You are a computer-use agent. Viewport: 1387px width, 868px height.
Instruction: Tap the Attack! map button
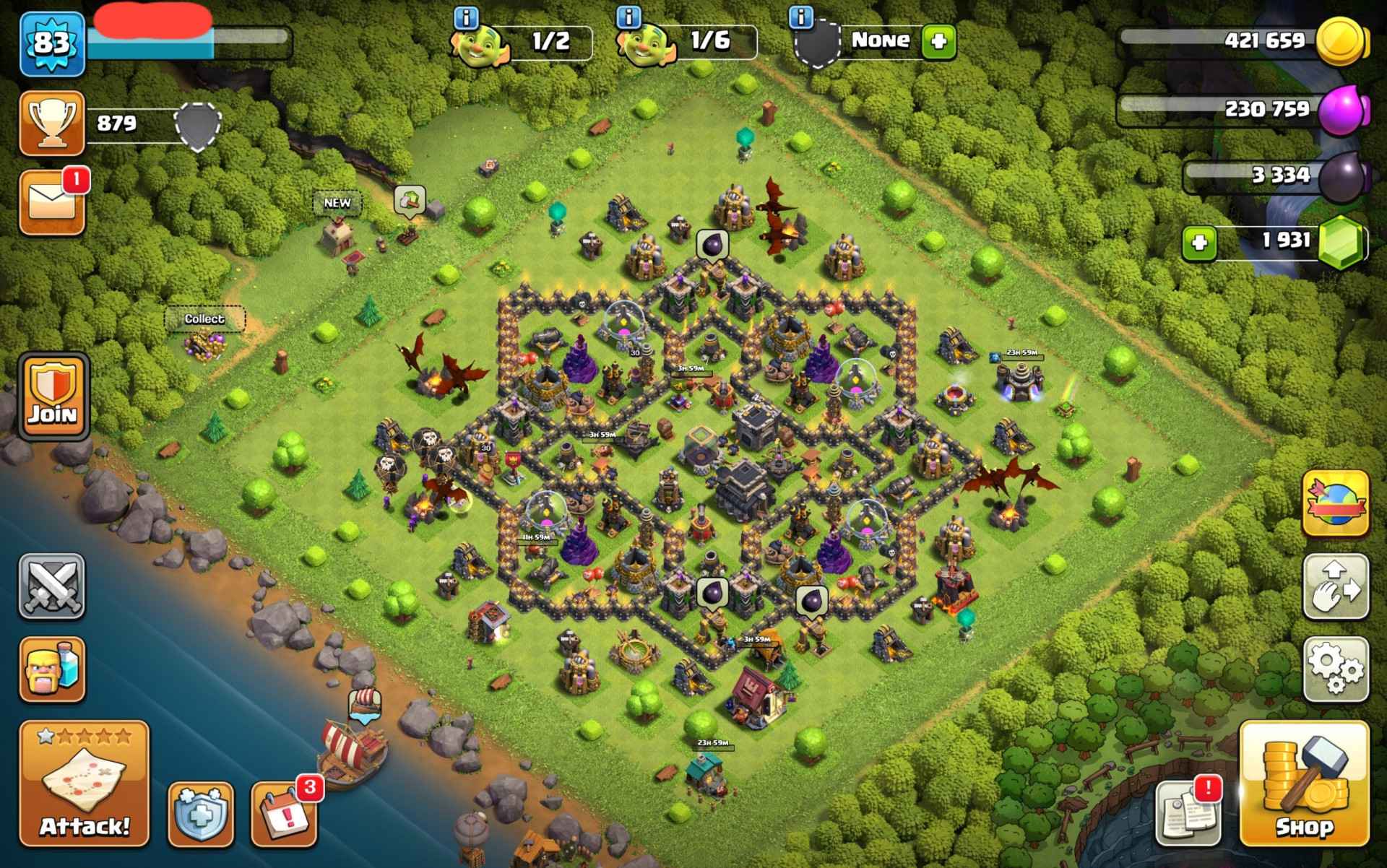[84, 784]
